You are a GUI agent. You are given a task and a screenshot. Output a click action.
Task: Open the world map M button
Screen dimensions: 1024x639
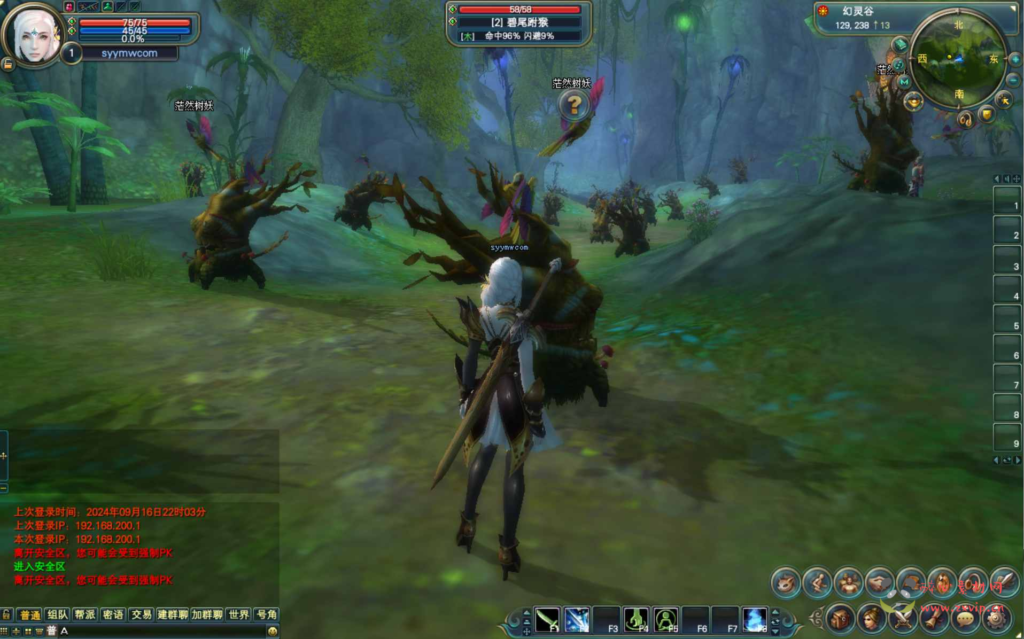click(x=904, y=82)
